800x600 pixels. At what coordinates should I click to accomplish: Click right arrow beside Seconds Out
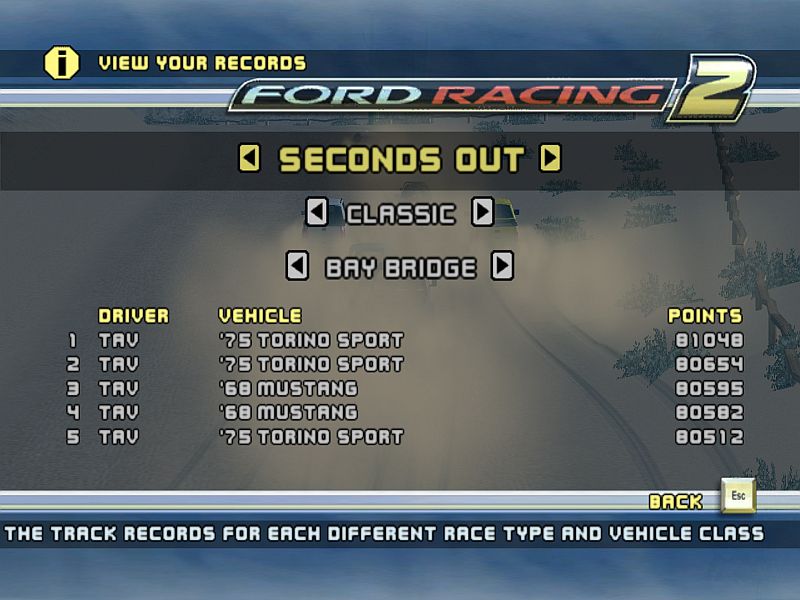550,159
